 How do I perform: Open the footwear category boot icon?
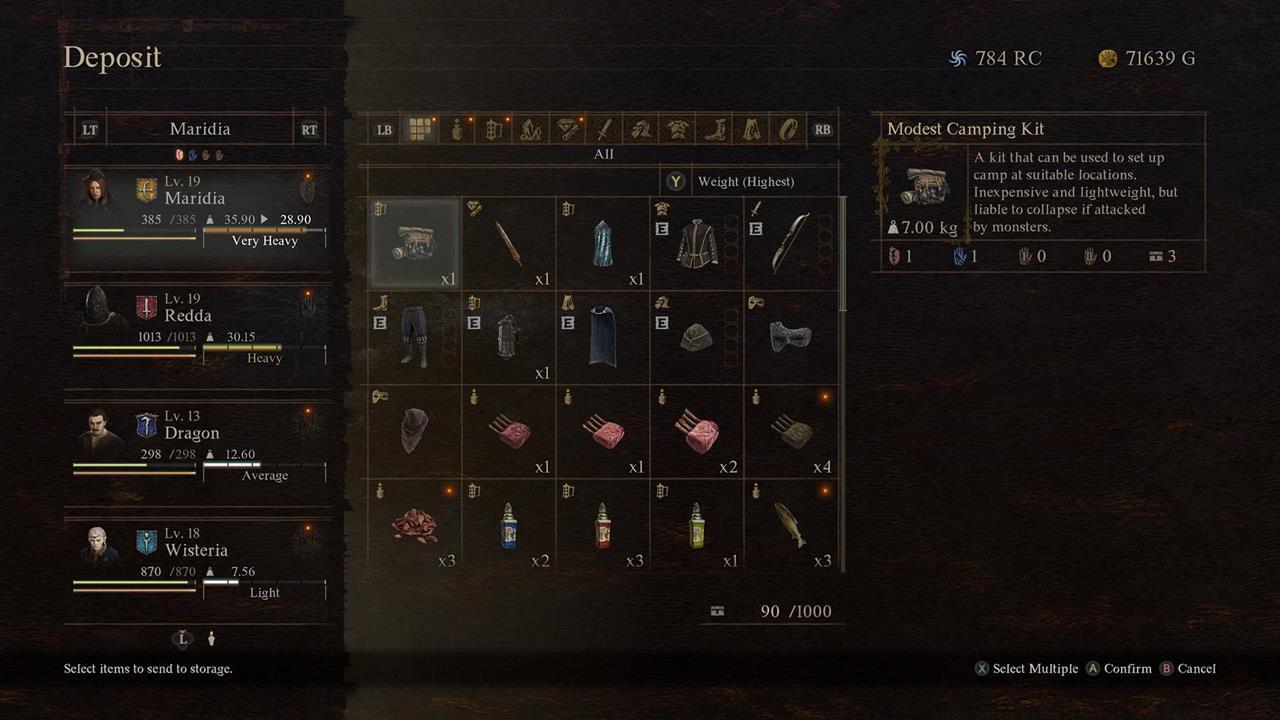[714, 129]
